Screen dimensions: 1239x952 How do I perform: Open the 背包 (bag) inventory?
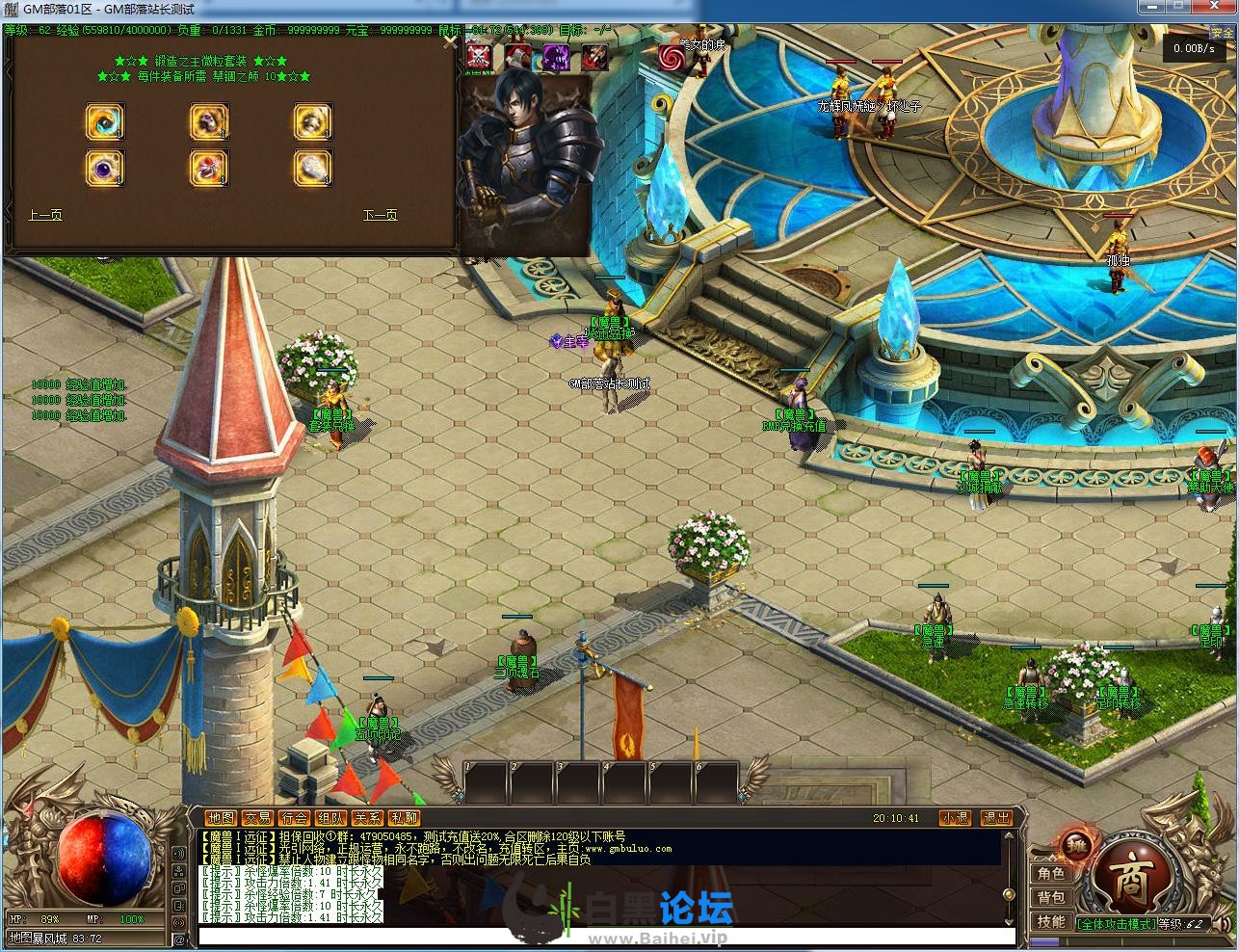pos(1051,897)
